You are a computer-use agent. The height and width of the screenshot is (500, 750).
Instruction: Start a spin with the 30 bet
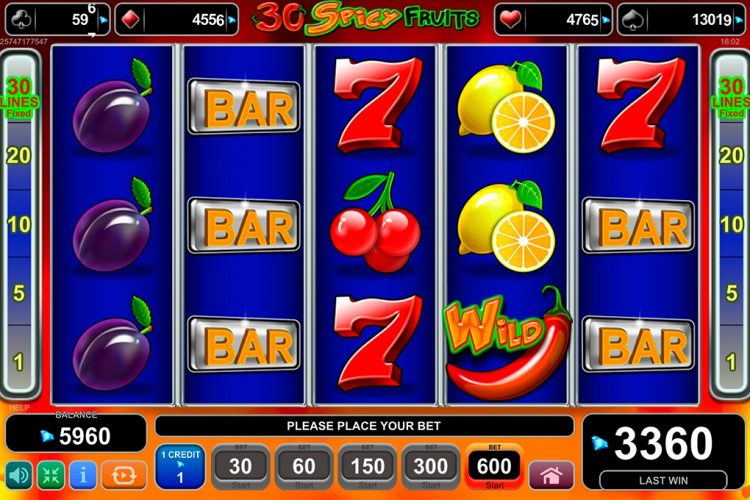coord(241,467)
